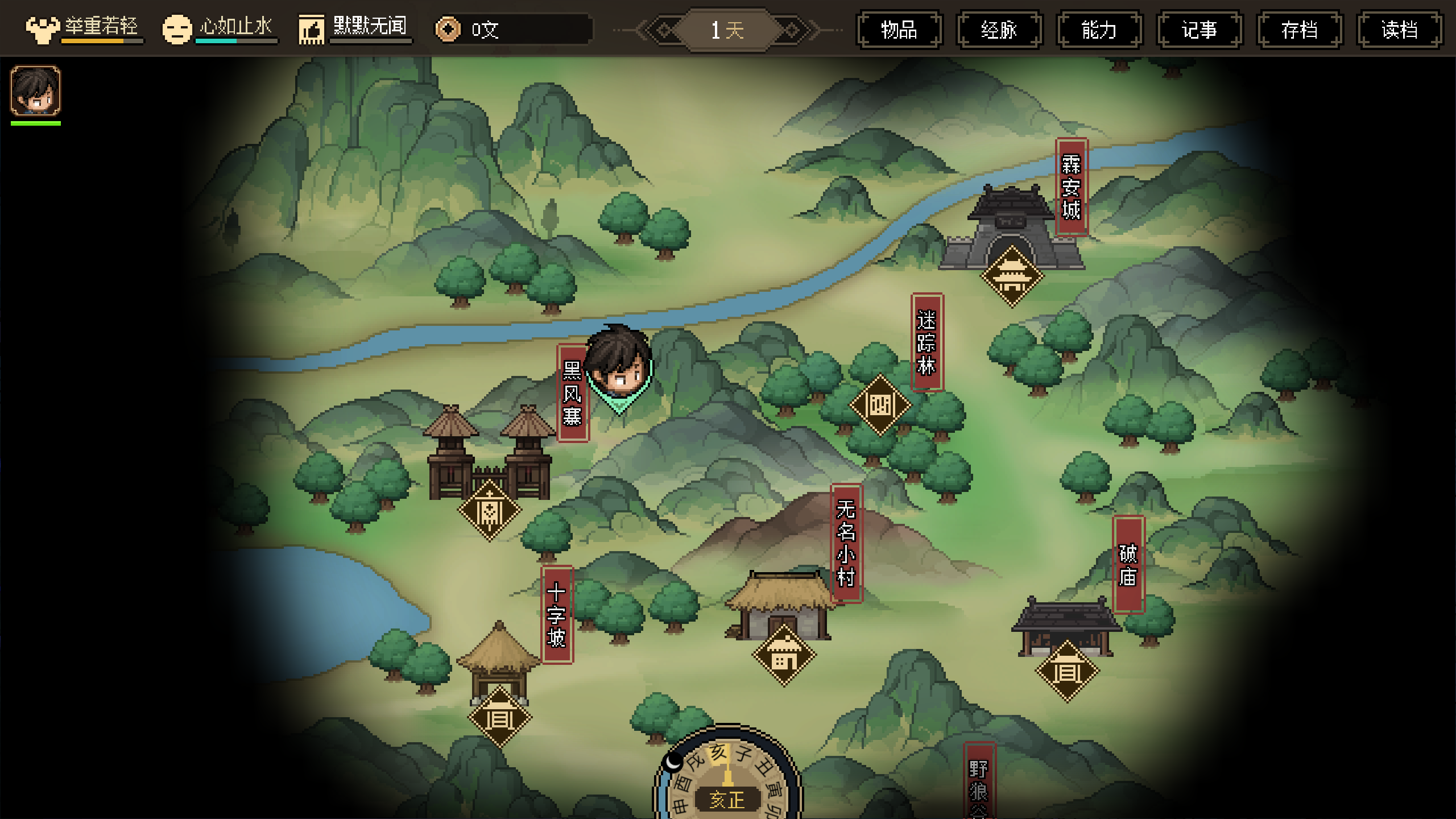Viewport: 1456px width, 819px height.
Task: Open the 记事 journal
Action: (1199, 30)
